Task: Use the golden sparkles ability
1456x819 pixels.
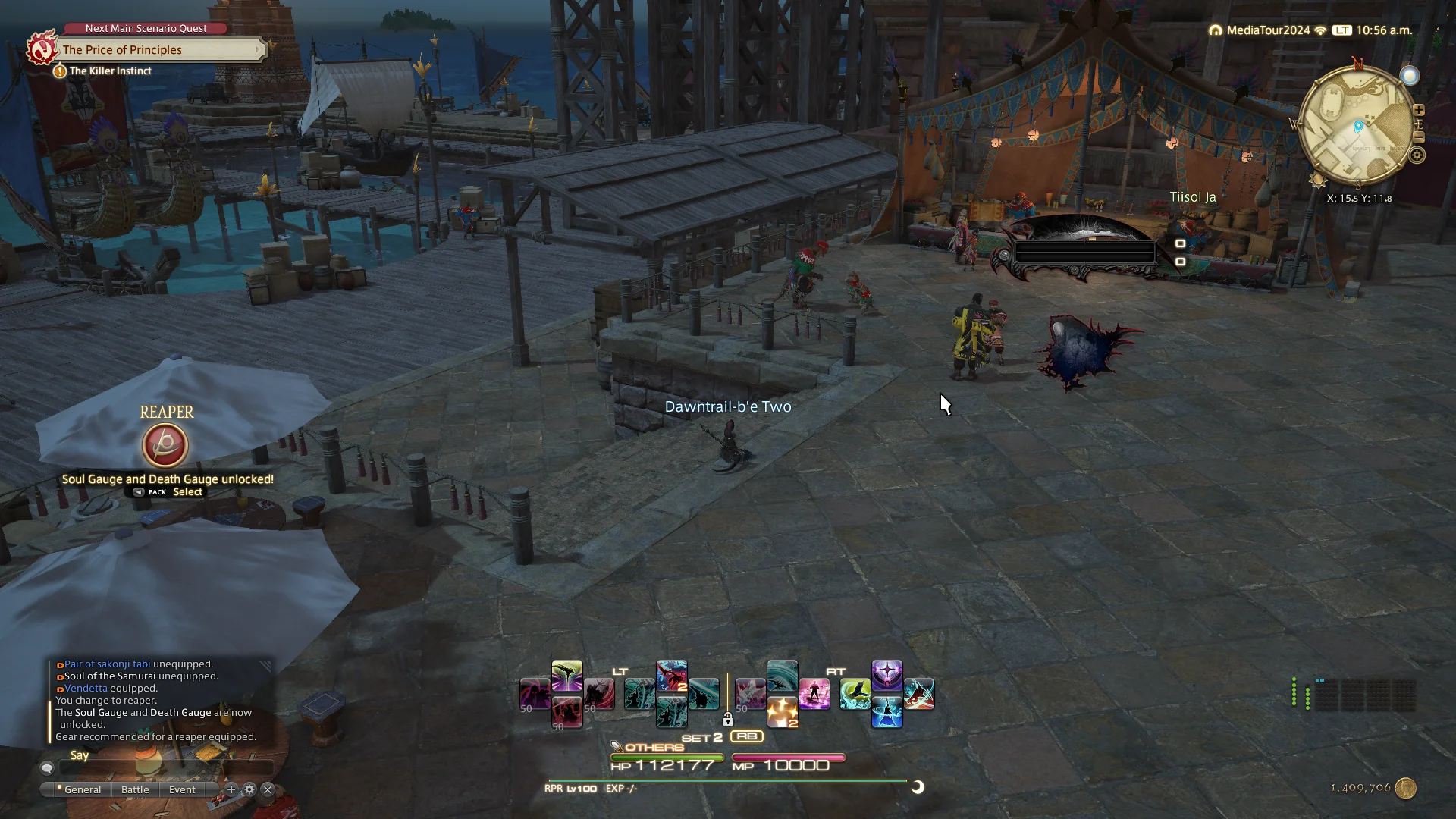Action: pos(782,713)
